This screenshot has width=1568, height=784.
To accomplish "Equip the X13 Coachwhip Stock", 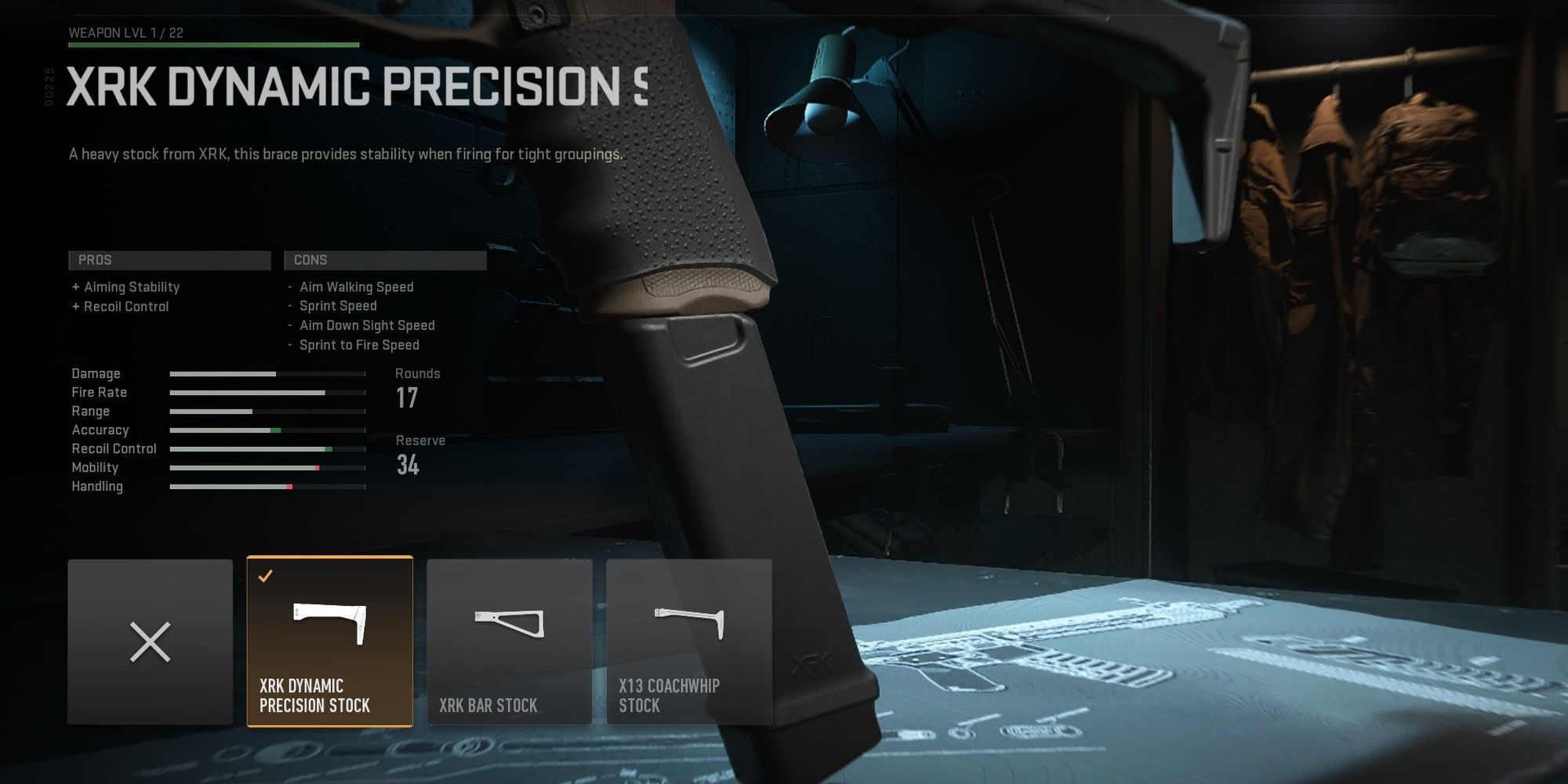I will click(688, 641).
